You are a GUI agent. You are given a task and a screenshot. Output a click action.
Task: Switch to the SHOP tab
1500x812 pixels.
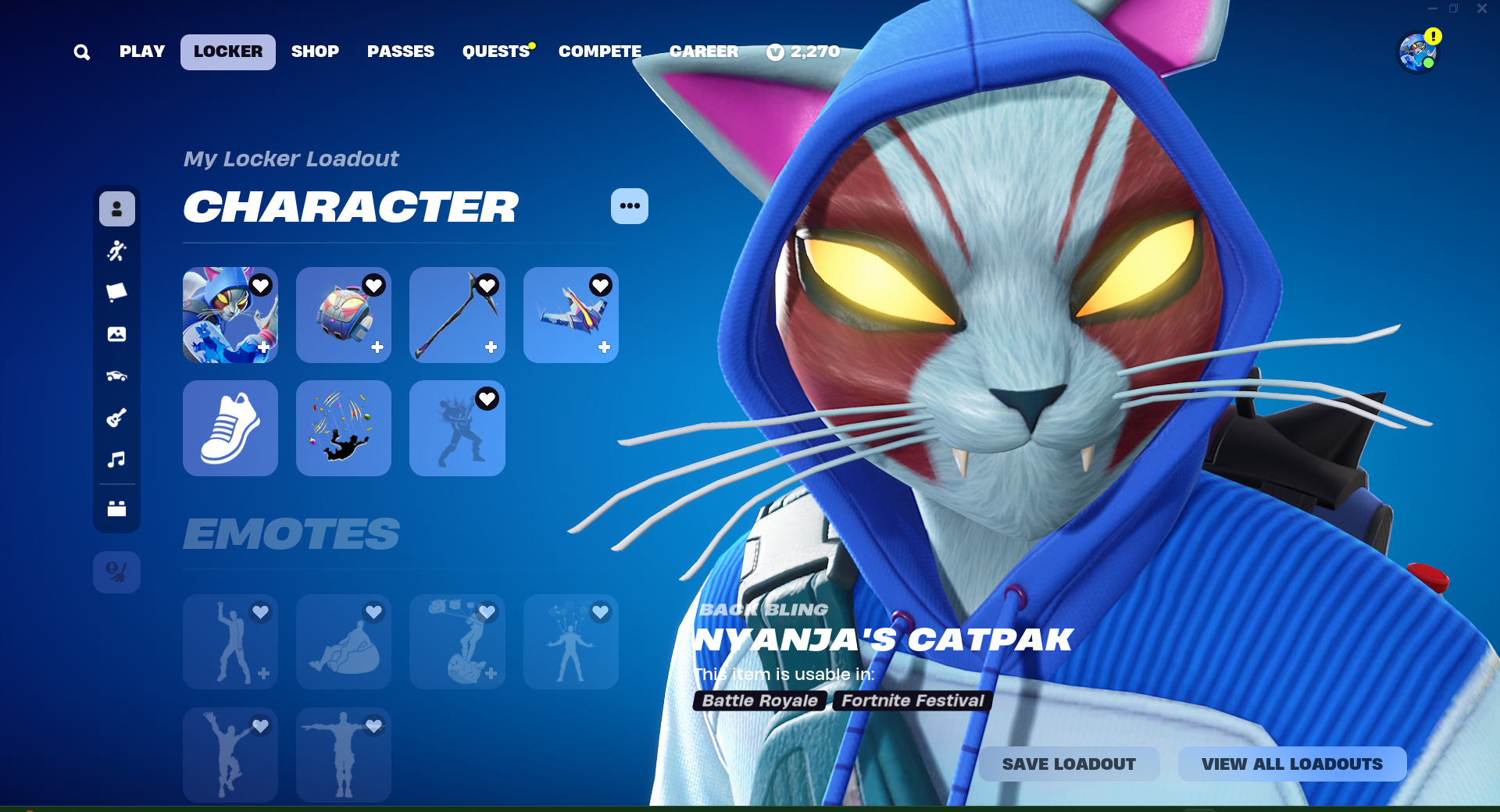(x=315, y=52)
